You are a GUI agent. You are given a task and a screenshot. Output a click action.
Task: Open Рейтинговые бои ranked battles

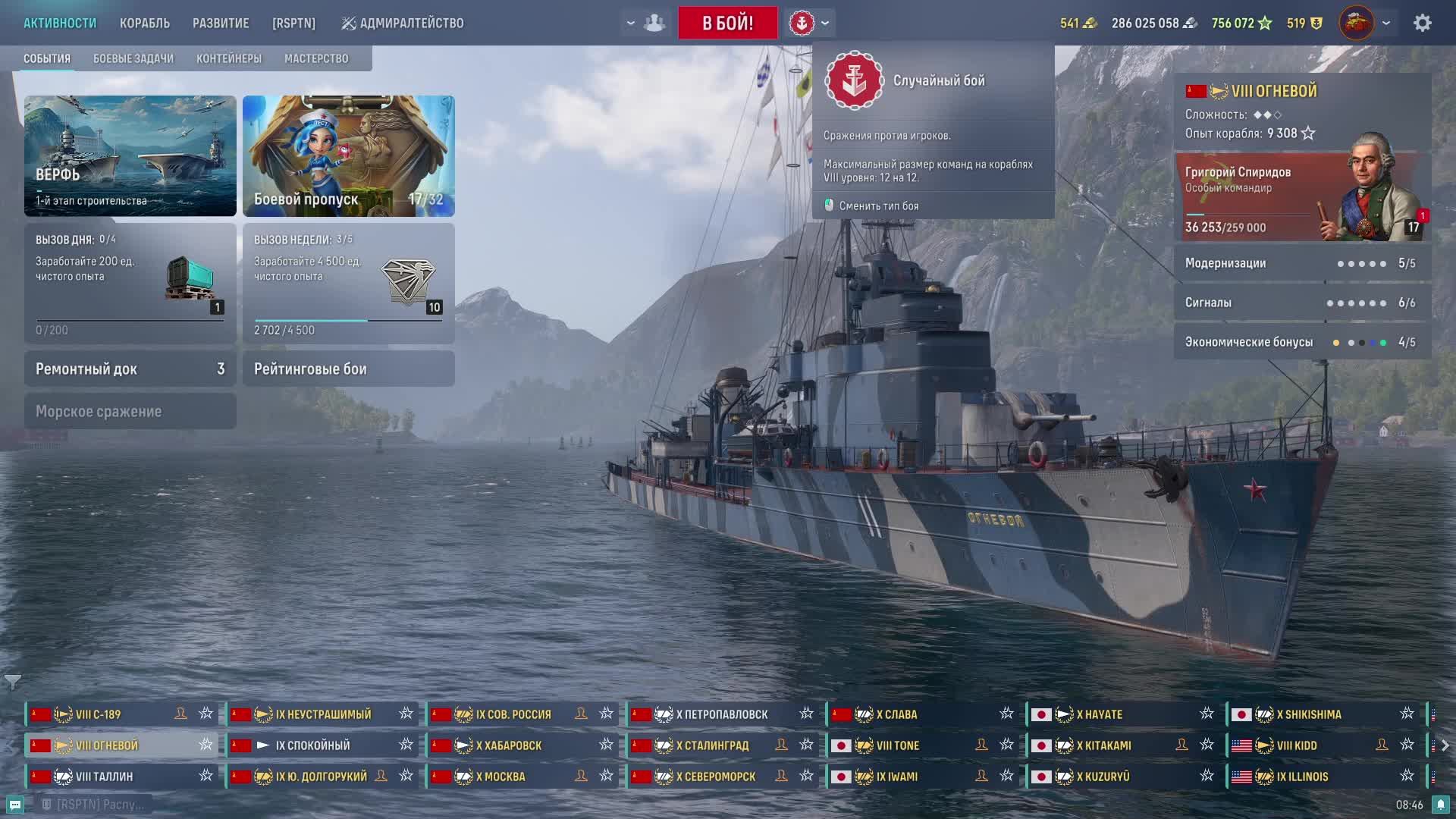tap(349, 369)
